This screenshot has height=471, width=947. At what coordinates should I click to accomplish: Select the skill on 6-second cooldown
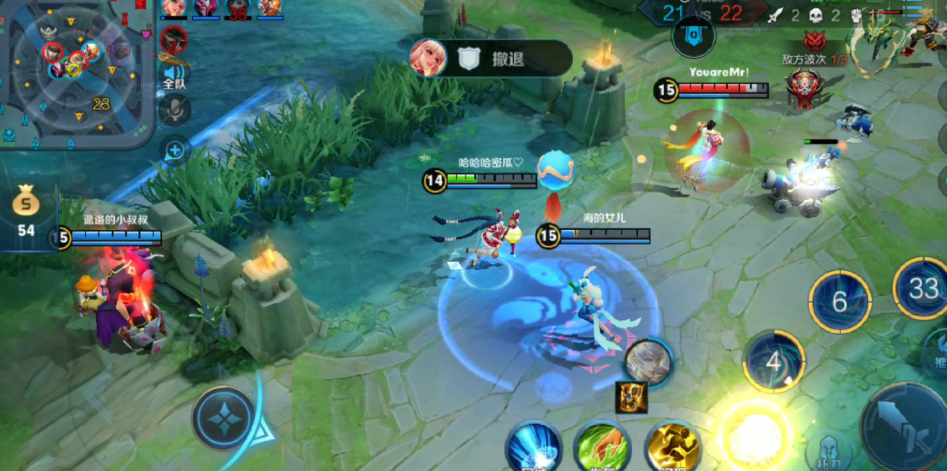pos(839,301)
